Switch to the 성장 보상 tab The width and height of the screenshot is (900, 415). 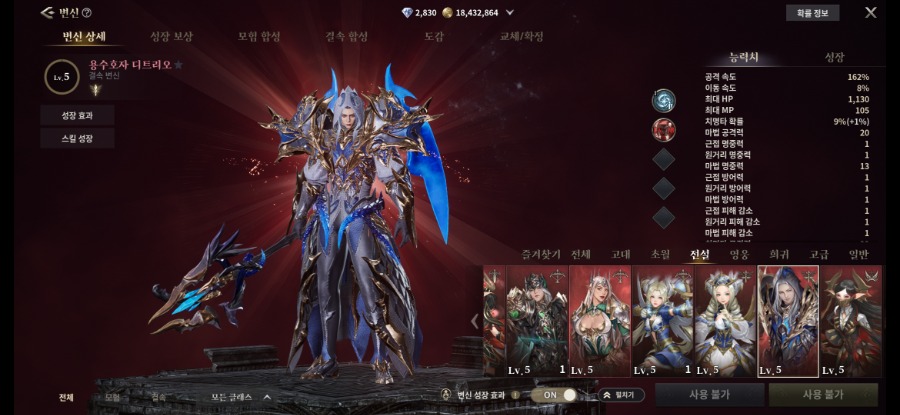click(171, 37)
